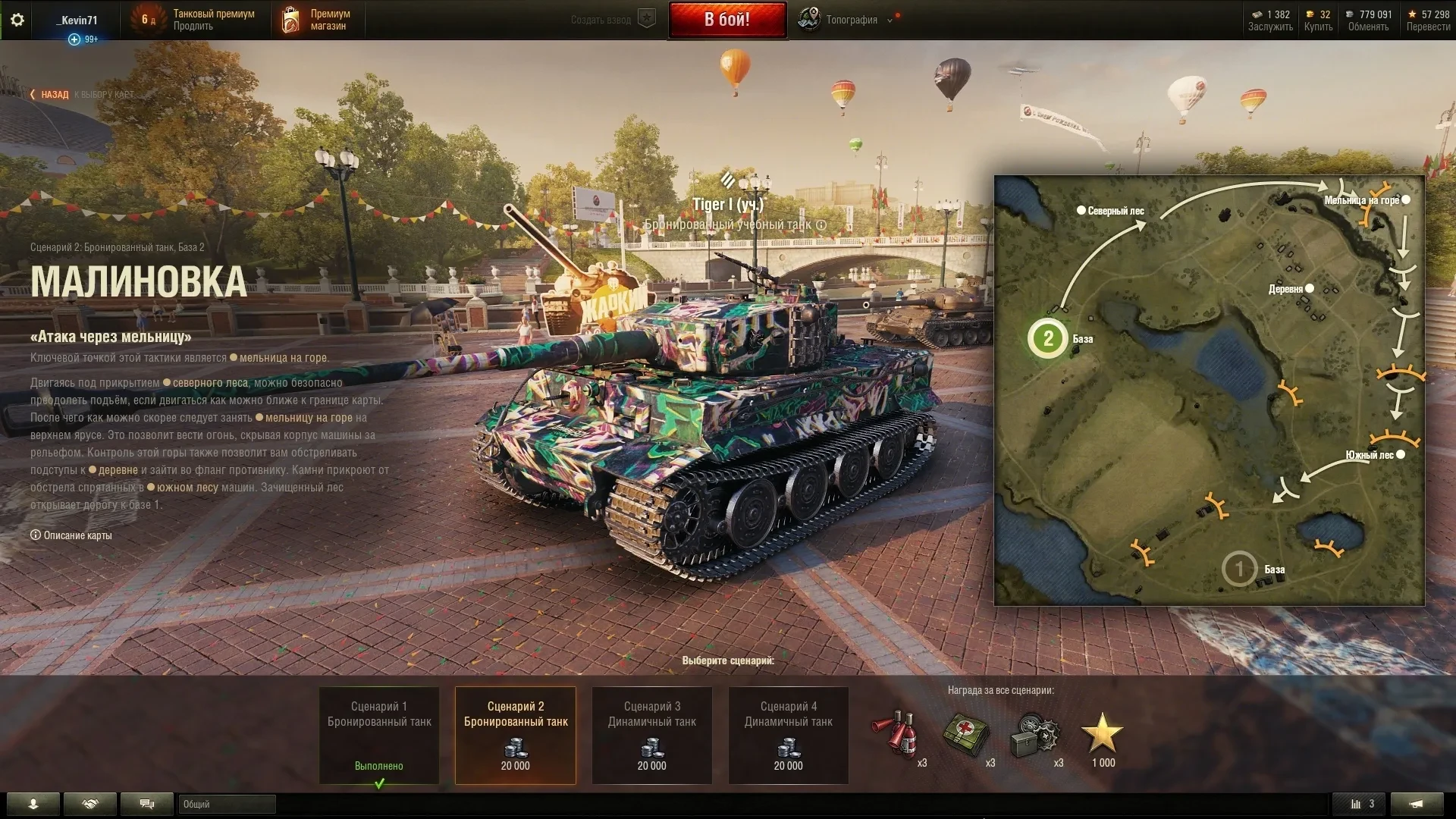Choose Сценарий 2 Бронированный танк
Viewport: 1456px width, 819px height.
516,735
